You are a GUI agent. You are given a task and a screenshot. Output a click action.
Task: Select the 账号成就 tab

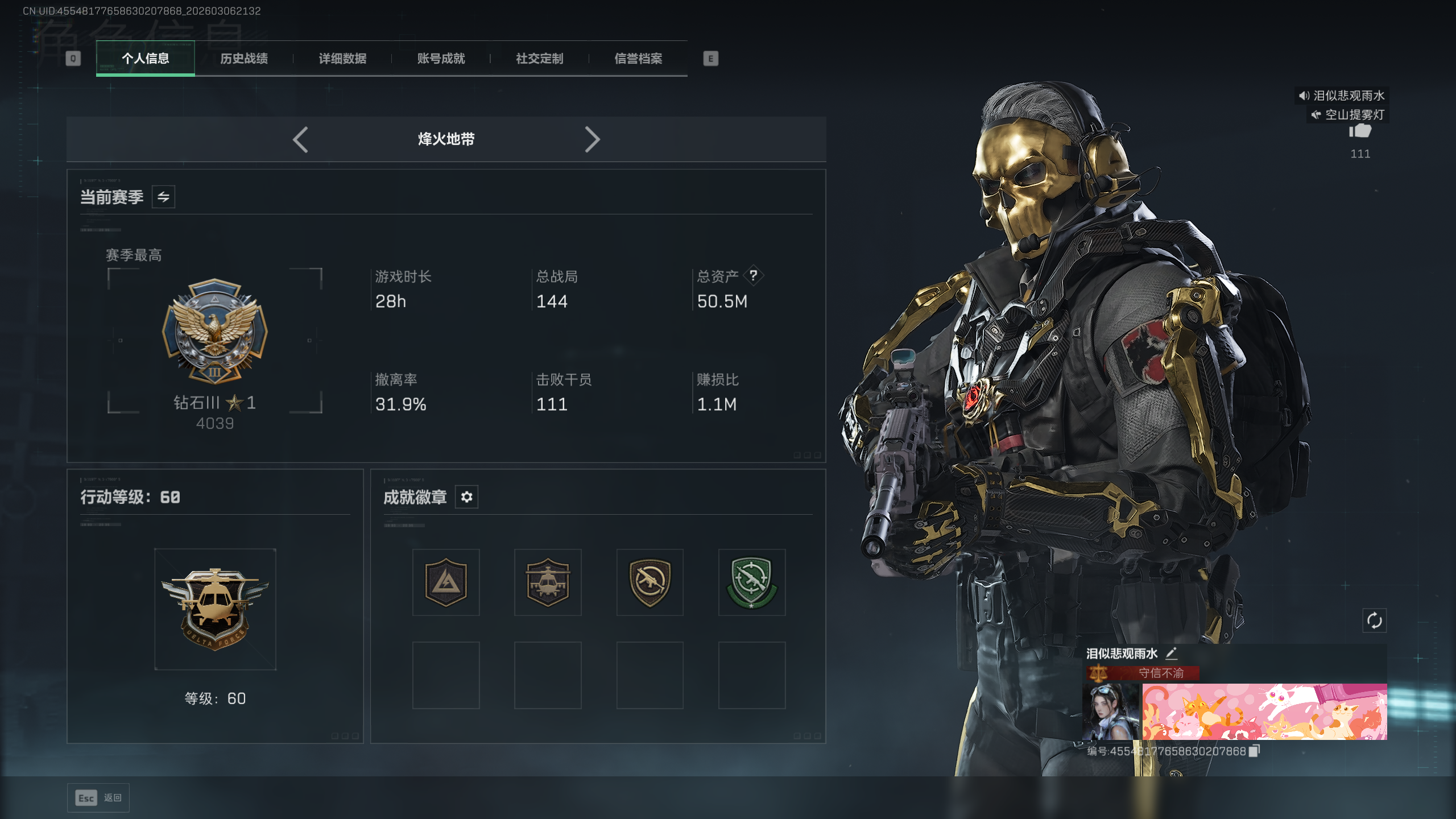click(441, 59)
